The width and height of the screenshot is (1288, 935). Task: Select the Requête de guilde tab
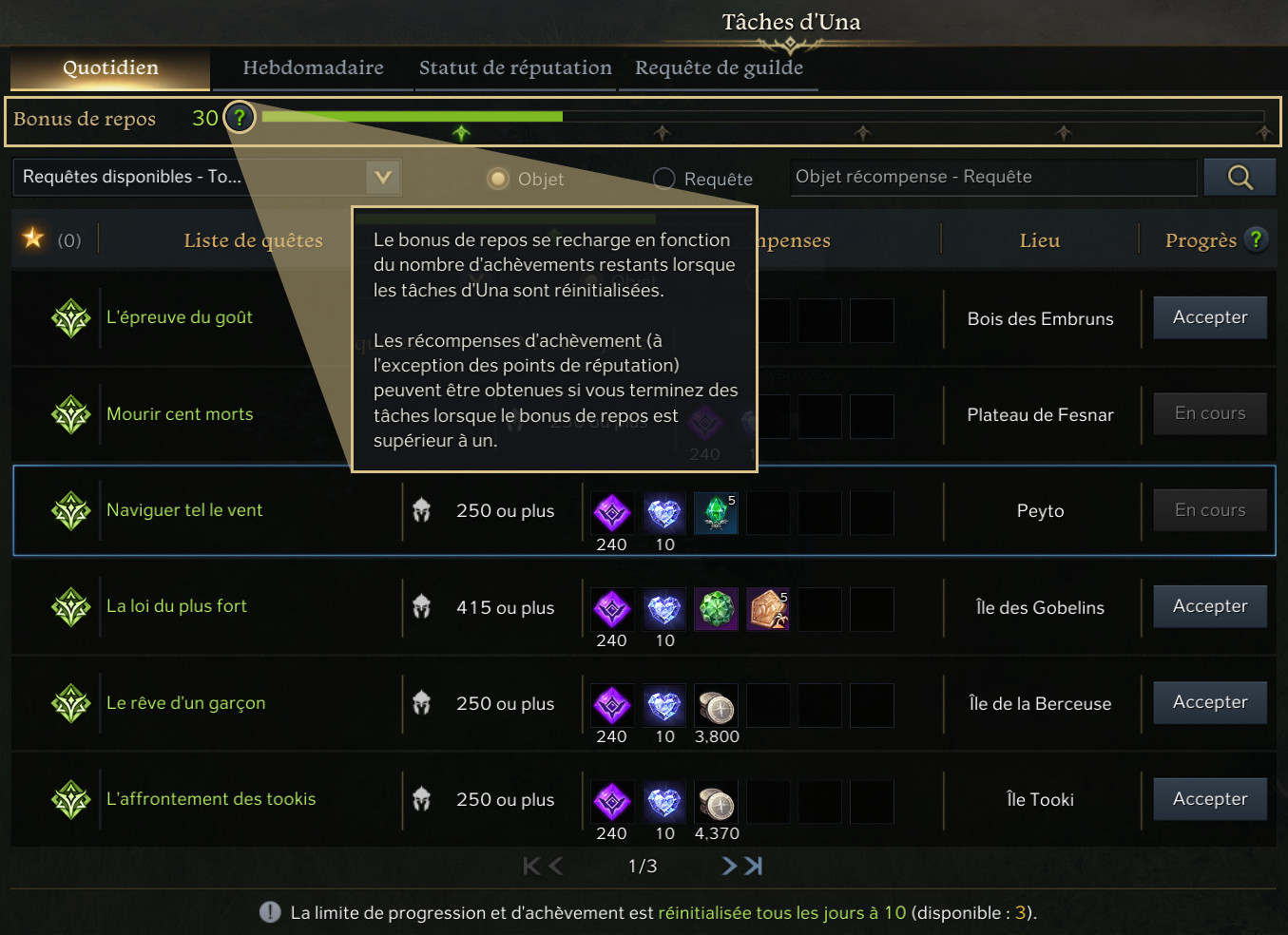[719, 68]
